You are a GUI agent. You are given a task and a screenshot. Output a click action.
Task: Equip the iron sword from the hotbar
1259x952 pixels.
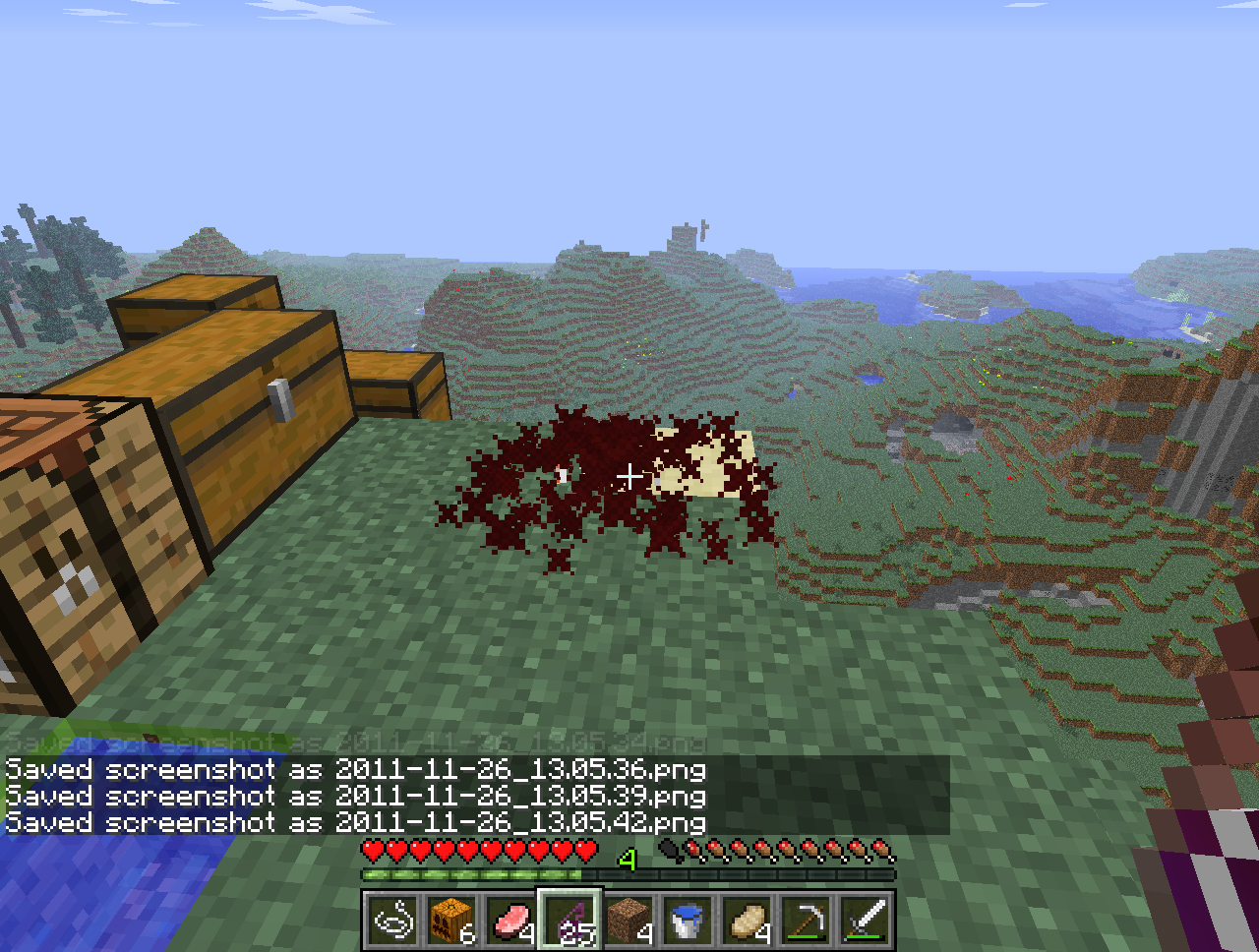point(865,921)
